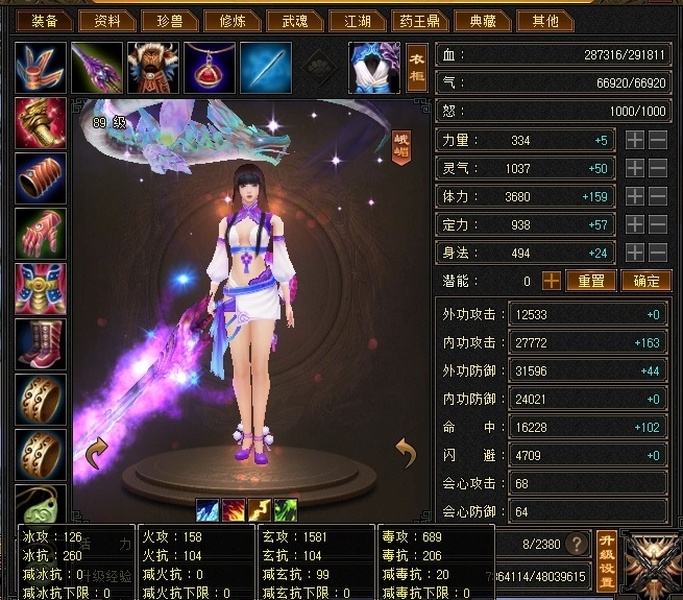Open the 资料 tab
This screenshot has width=683, height=600.
pos(107,20)
